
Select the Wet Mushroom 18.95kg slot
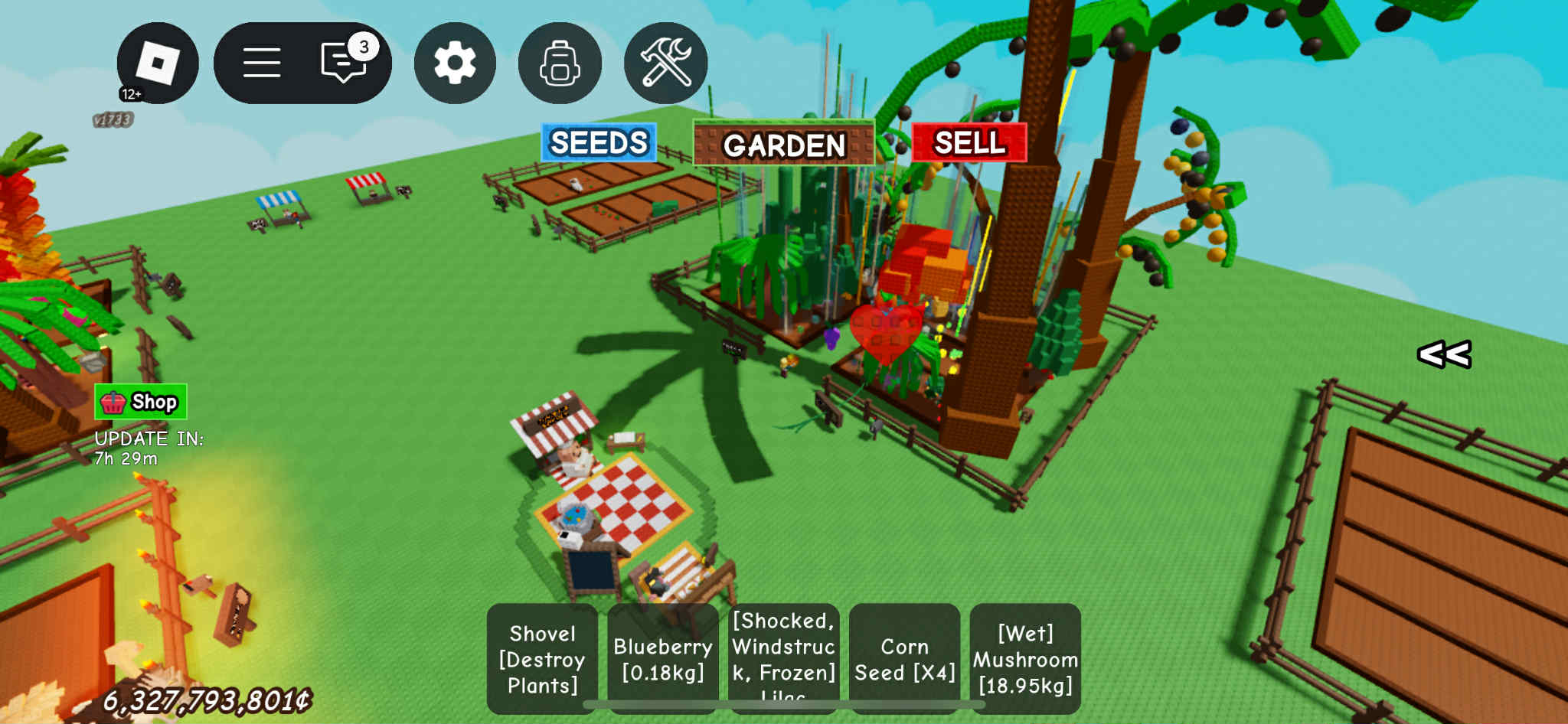(x=1025, y=658)
